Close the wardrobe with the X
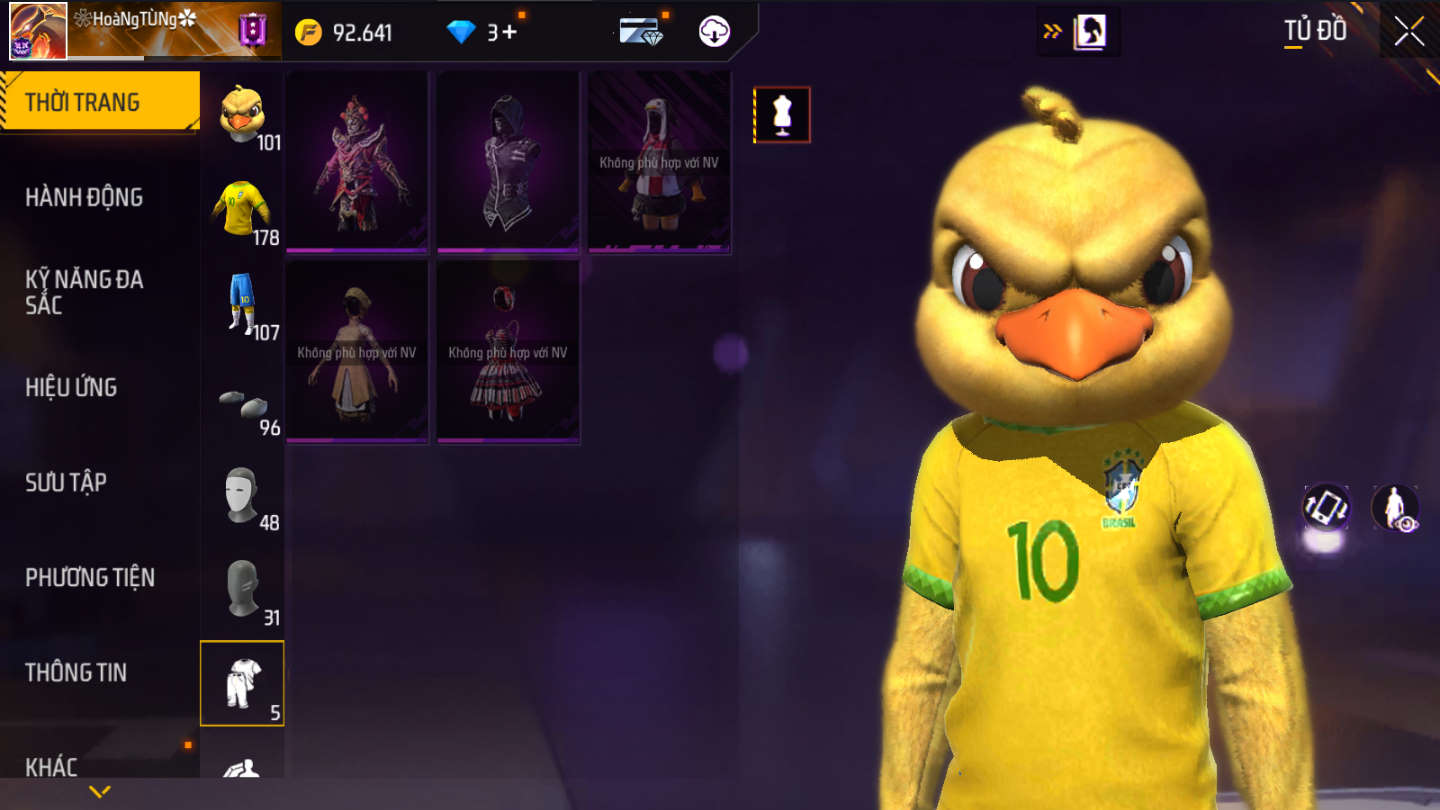 tap(1409, 32)
